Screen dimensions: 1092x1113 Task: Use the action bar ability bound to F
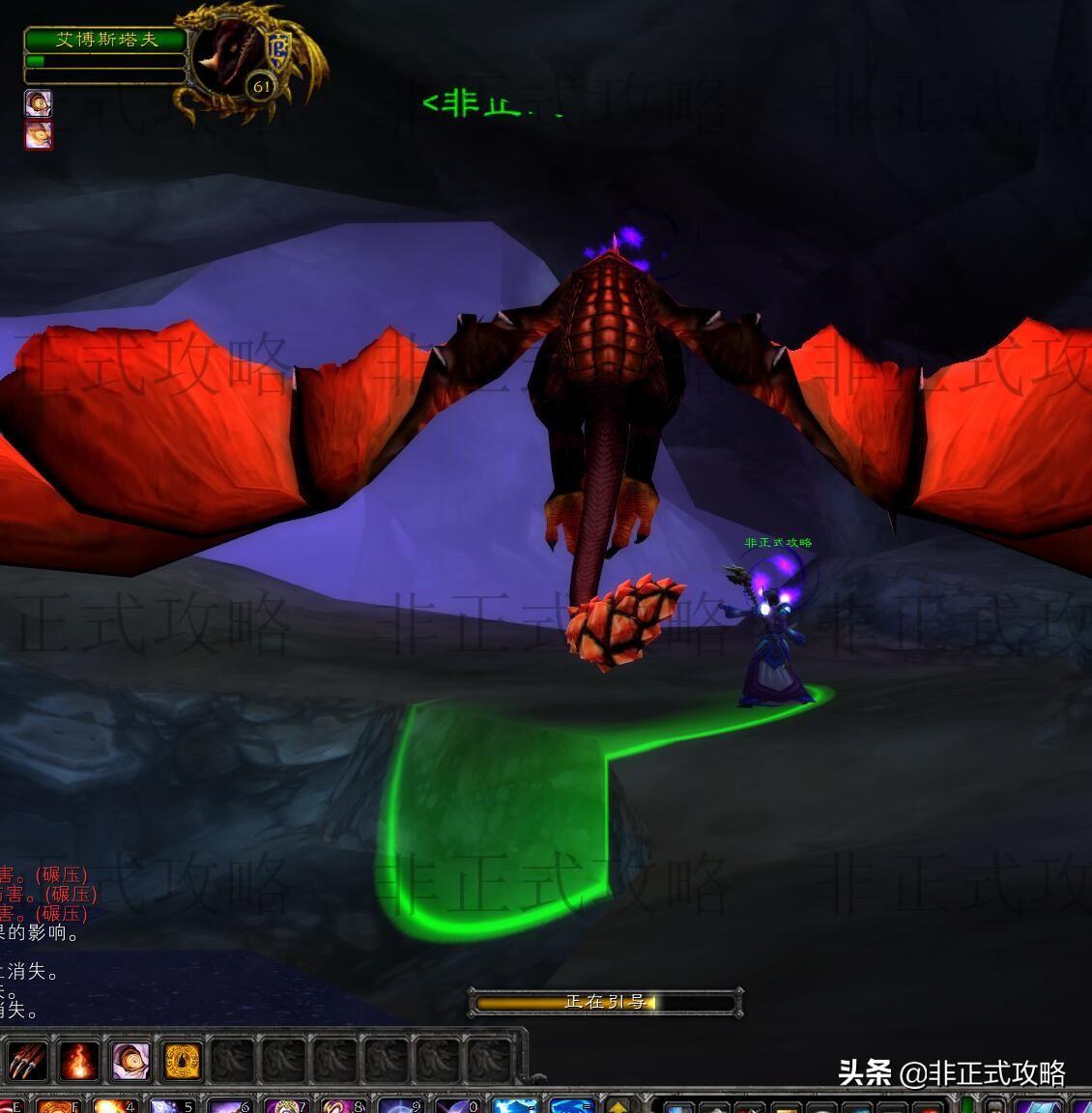coord(56,1105)
